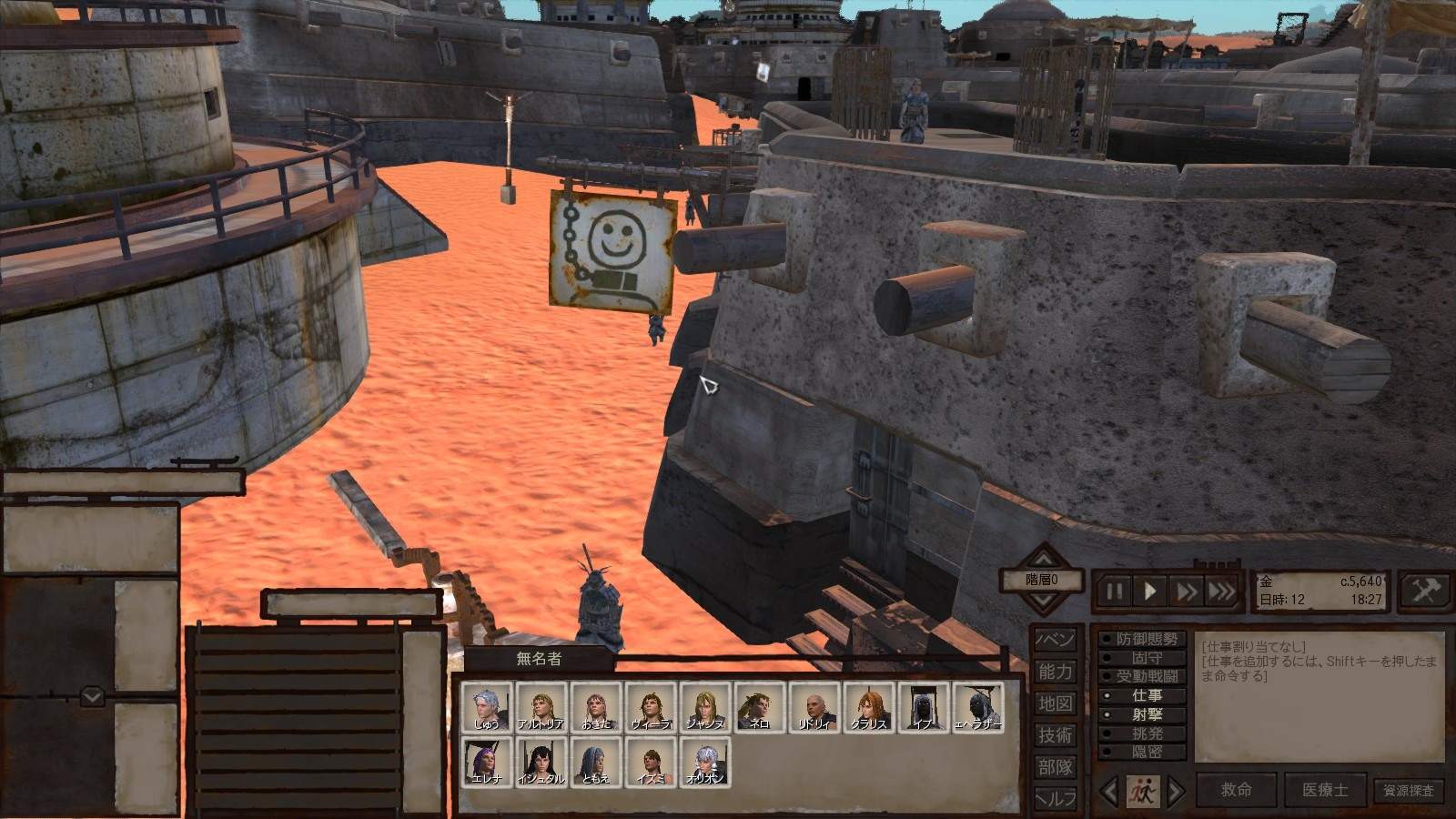This screenshot has width=1456, height=819.
Task: Switch to the 無名者 squad tab
Action: point(539,658)
